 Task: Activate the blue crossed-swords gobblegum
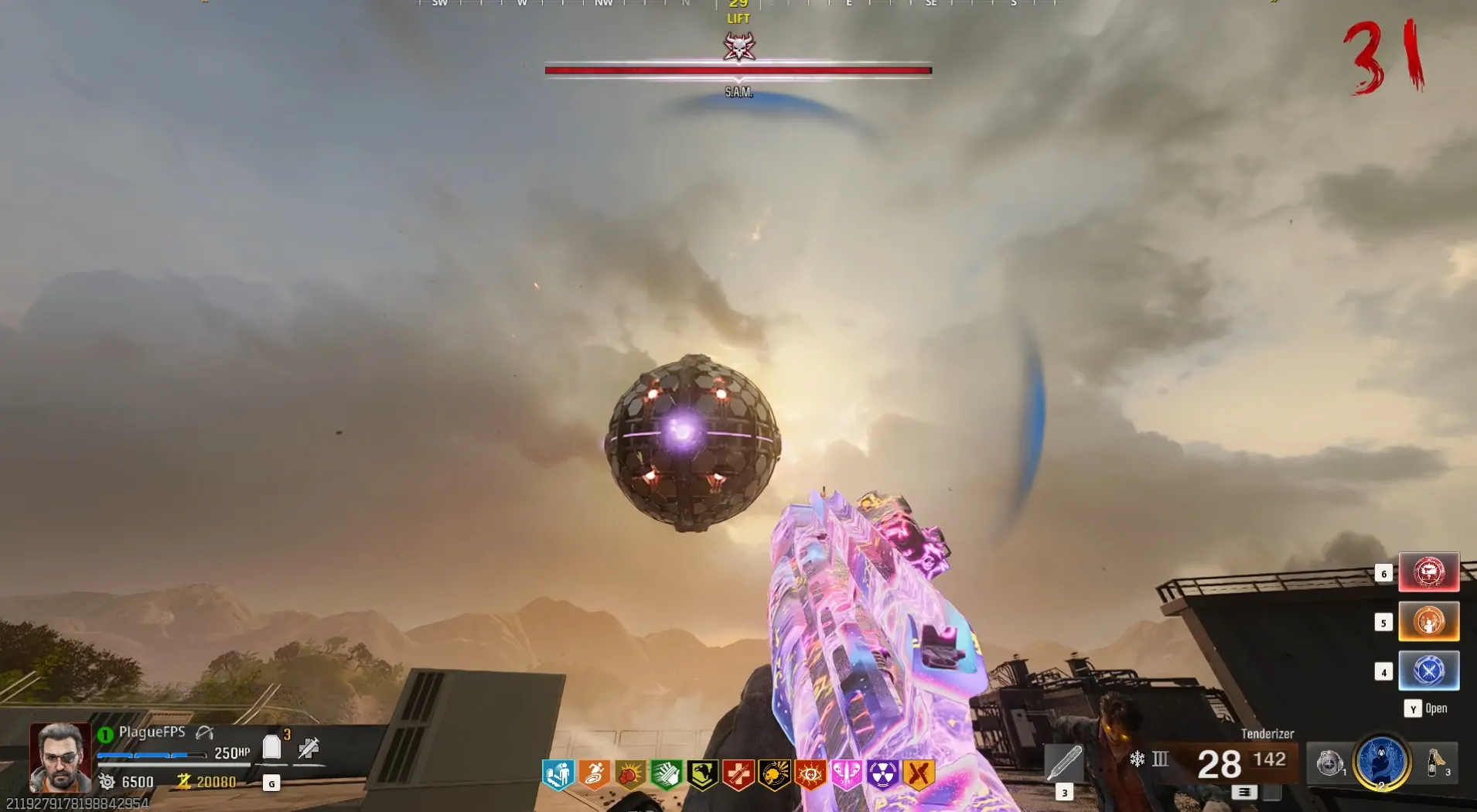click(1428, 670)
